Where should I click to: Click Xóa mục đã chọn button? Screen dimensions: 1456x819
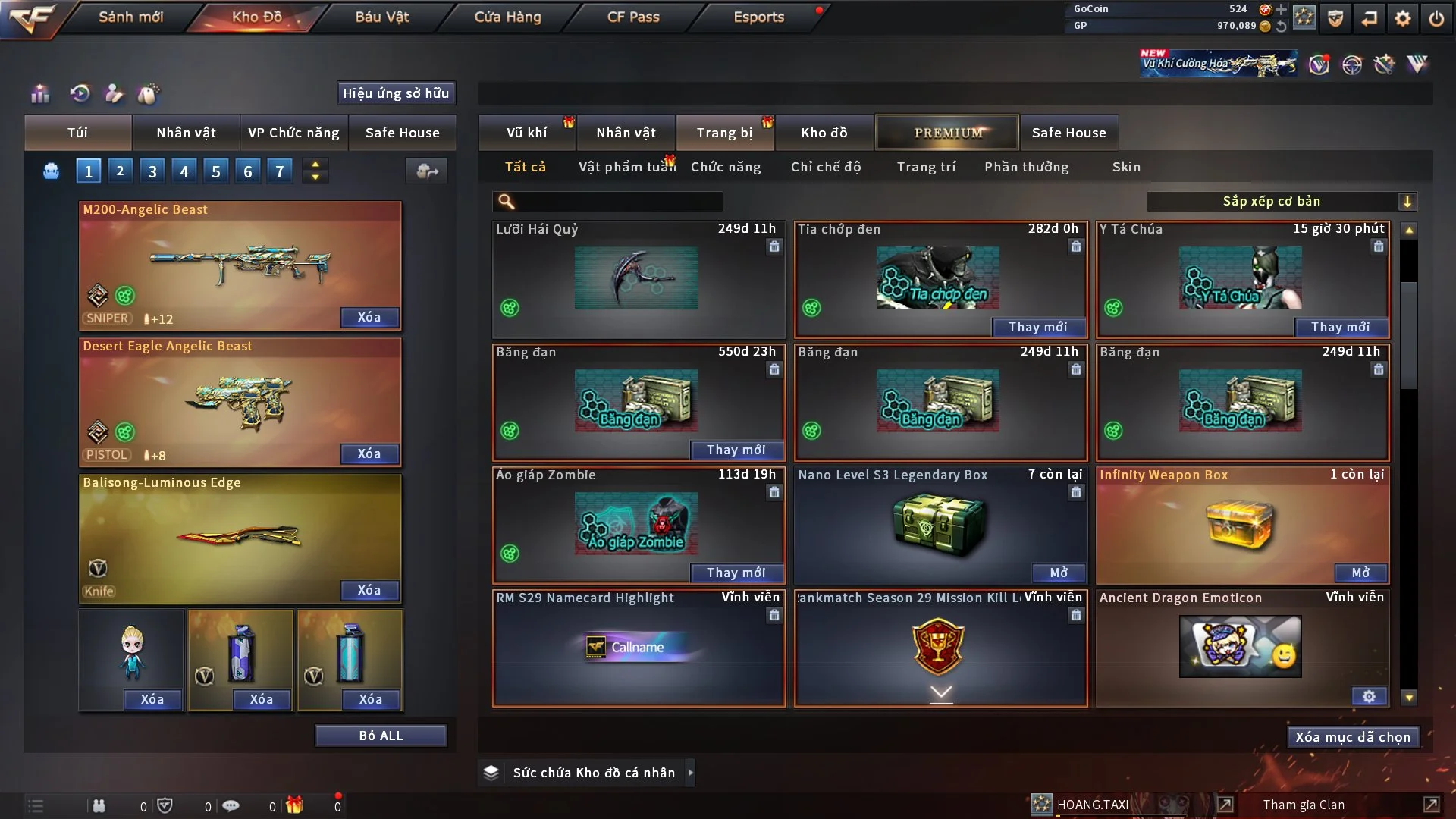pos(1352,737)
